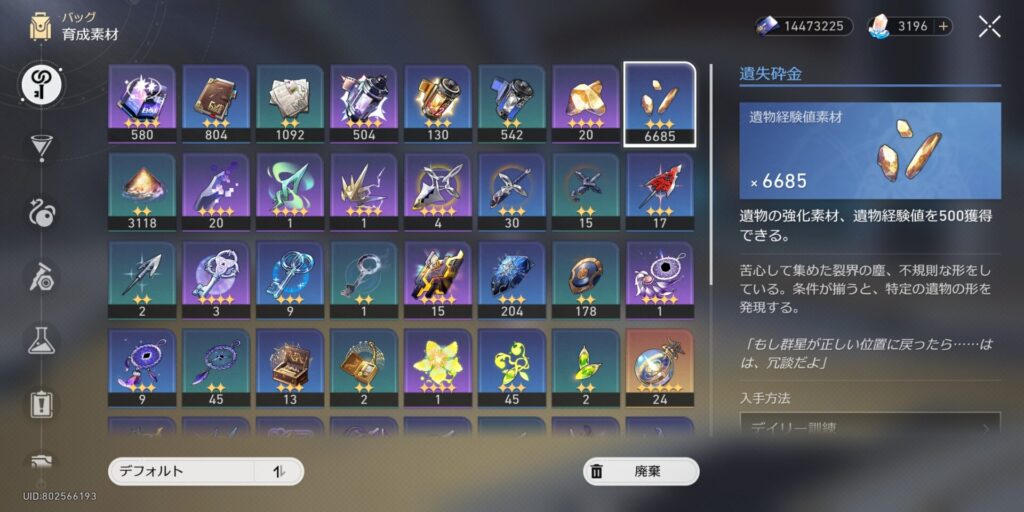Image resolution: width=1024 pixels, height=512 pixels.
Task: Switch to the exclamation mark category tab
Action: 42,405
